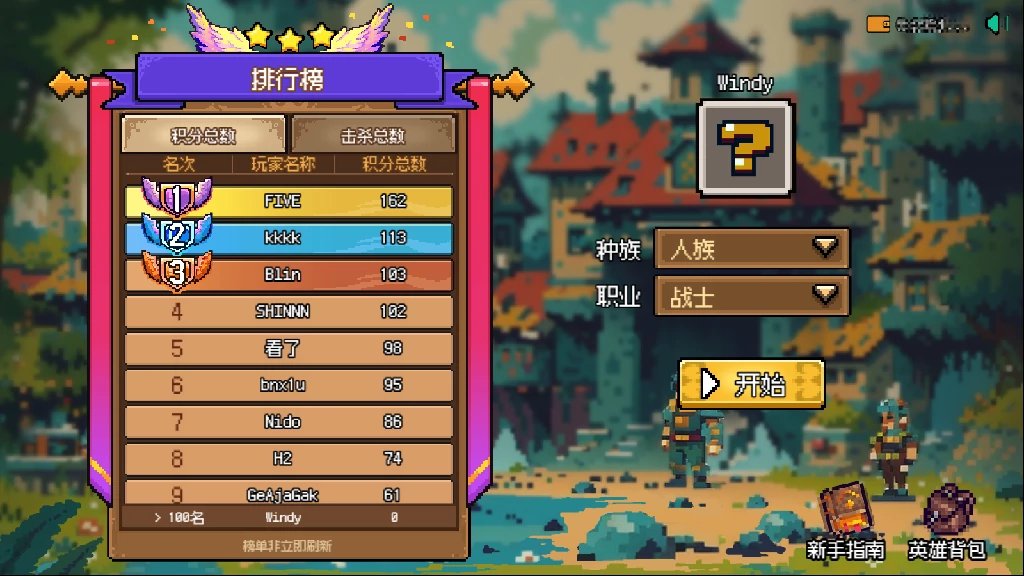This screenshot has height=576, width=1024.
Task: Start the game with 开始 button
Action: (751, 384)
